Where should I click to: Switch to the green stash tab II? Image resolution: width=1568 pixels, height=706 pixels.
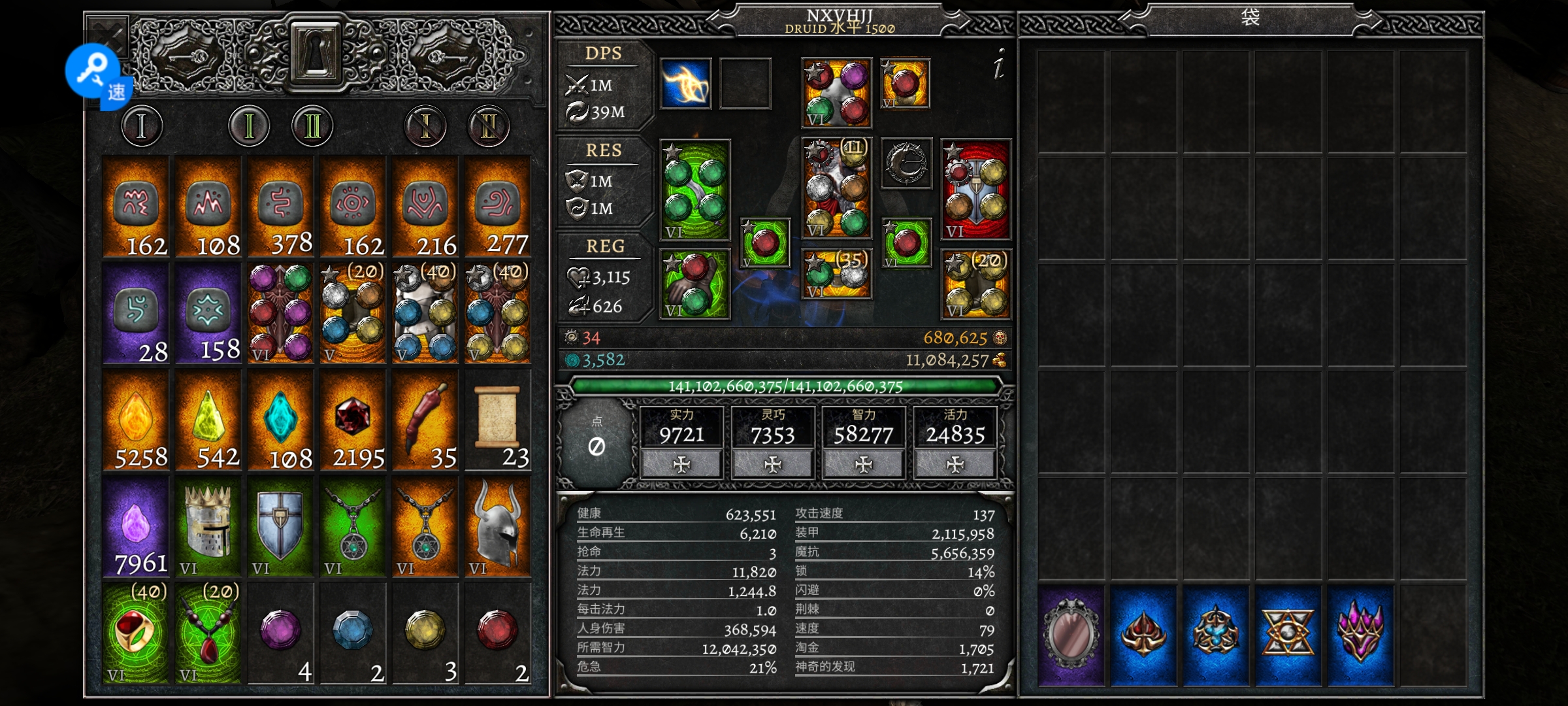click(312, 126)
